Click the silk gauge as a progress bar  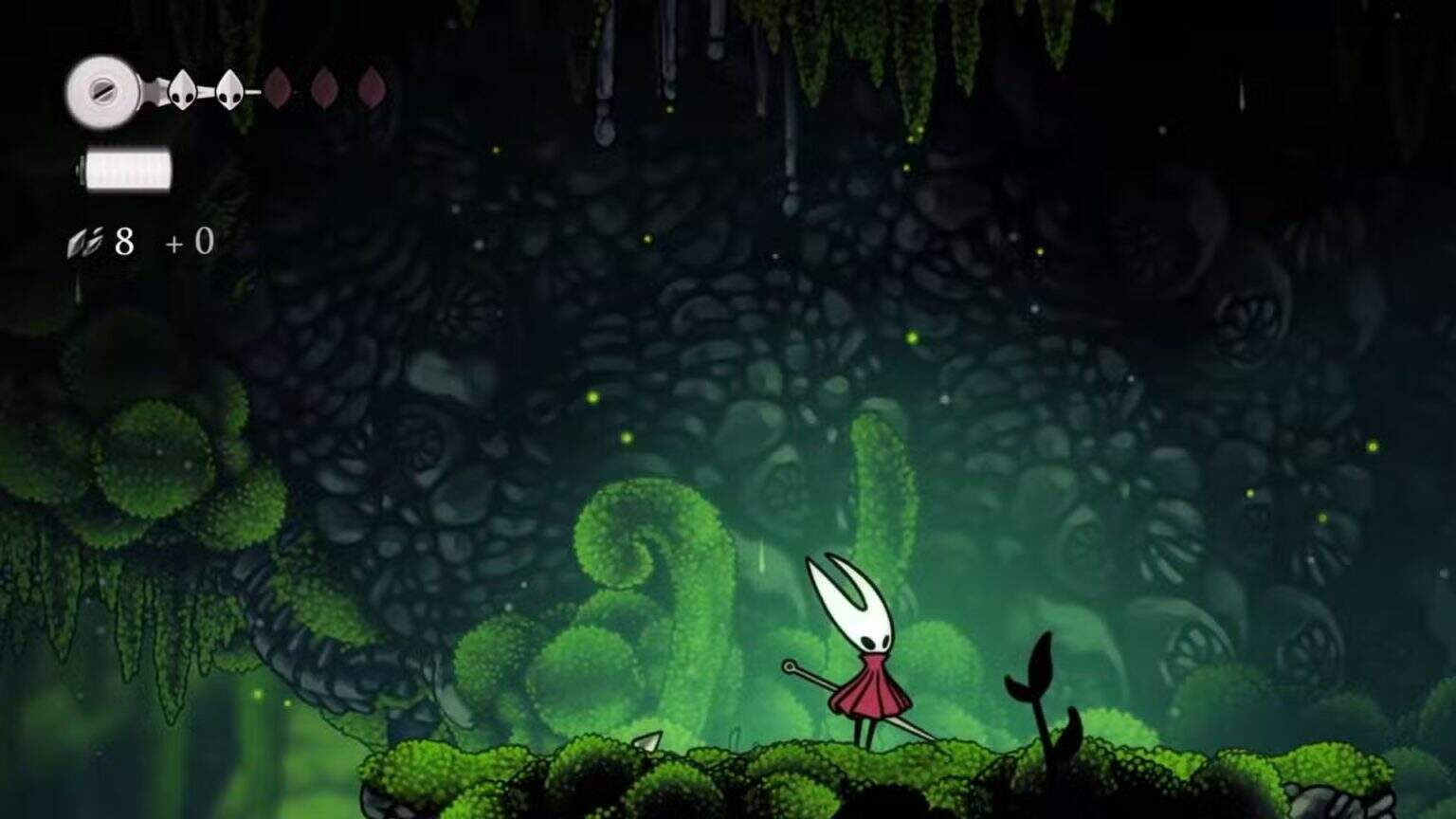pyautogui.click(x=129, y=169)
